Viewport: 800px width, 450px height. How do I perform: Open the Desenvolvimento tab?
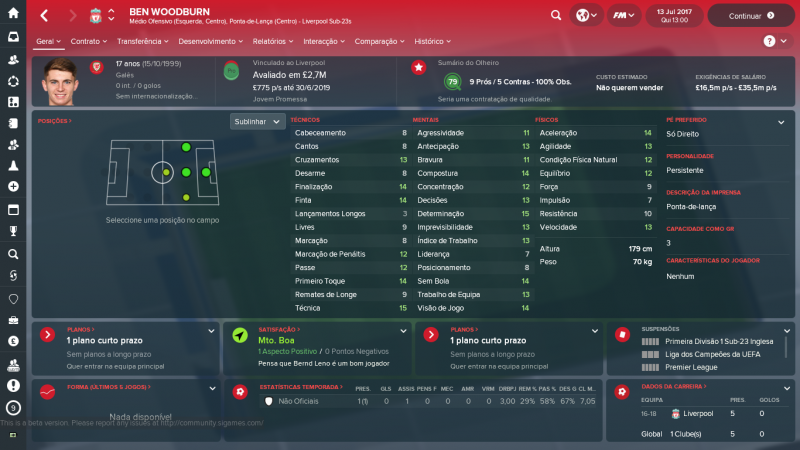point(211,41)
